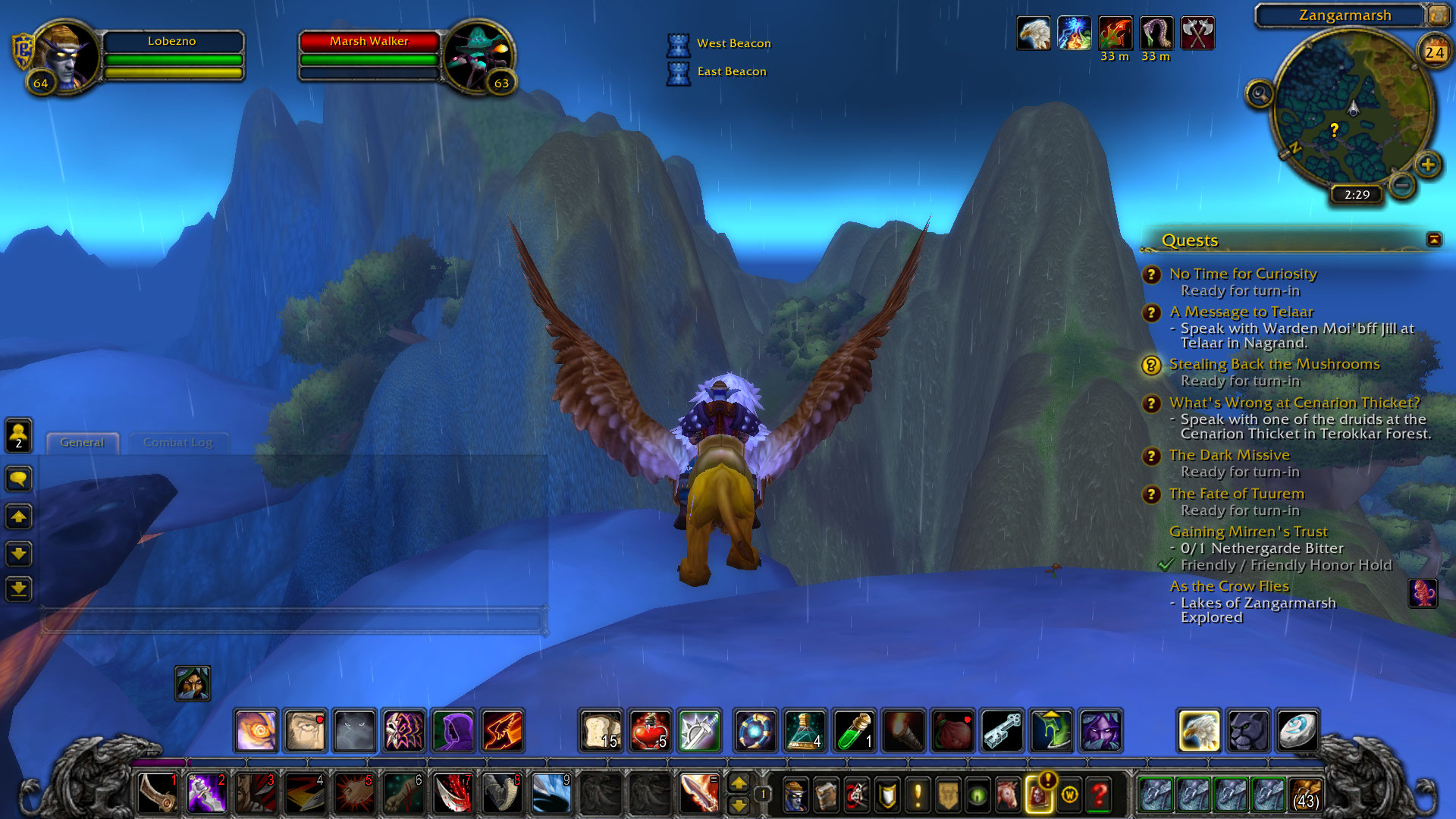Open the red question mark help button
Viewport: 1456px width, 819px height.
click(1099, 795)
